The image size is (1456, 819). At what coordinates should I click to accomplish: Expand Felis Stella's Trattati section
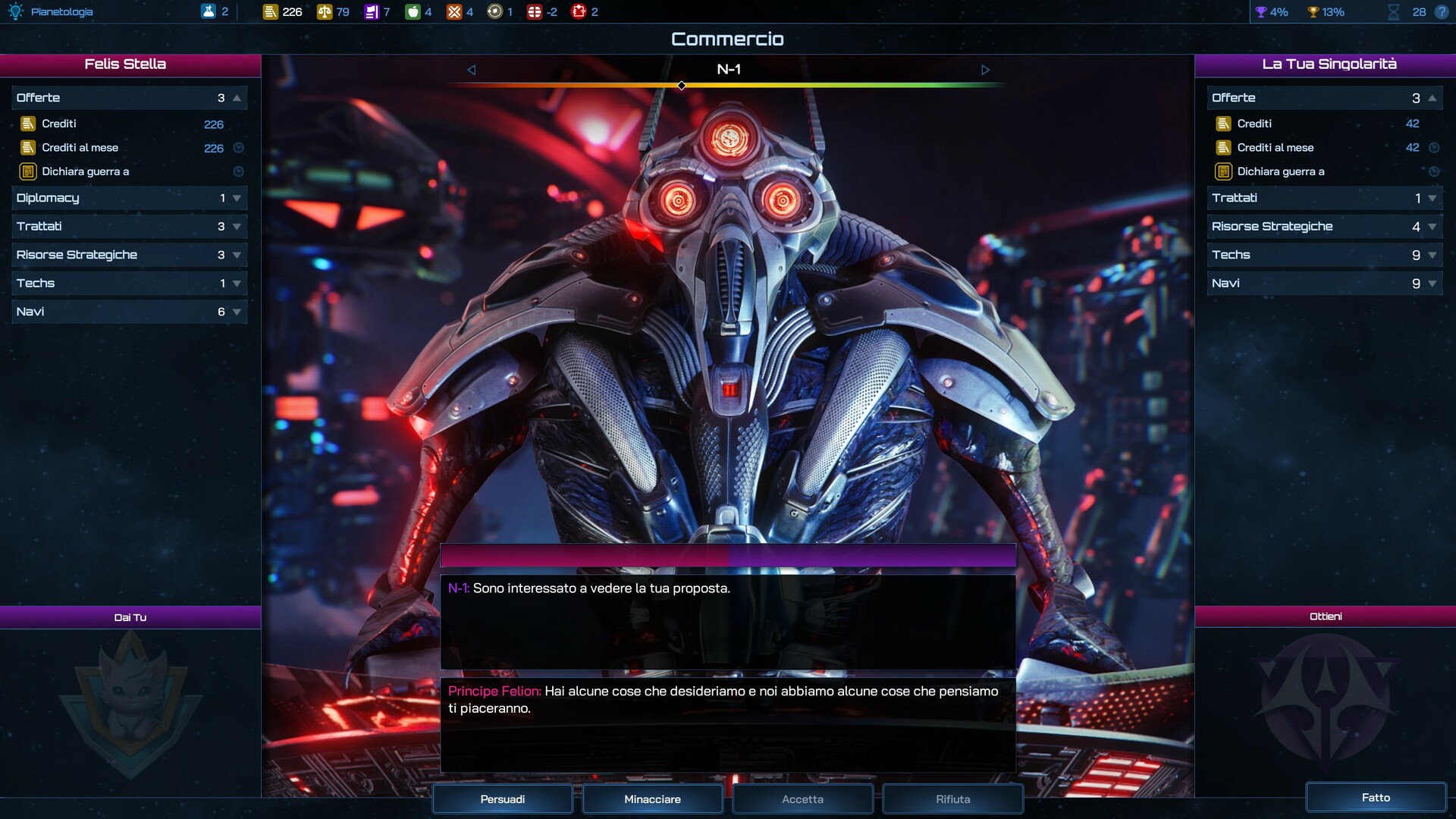click(129, 226)
